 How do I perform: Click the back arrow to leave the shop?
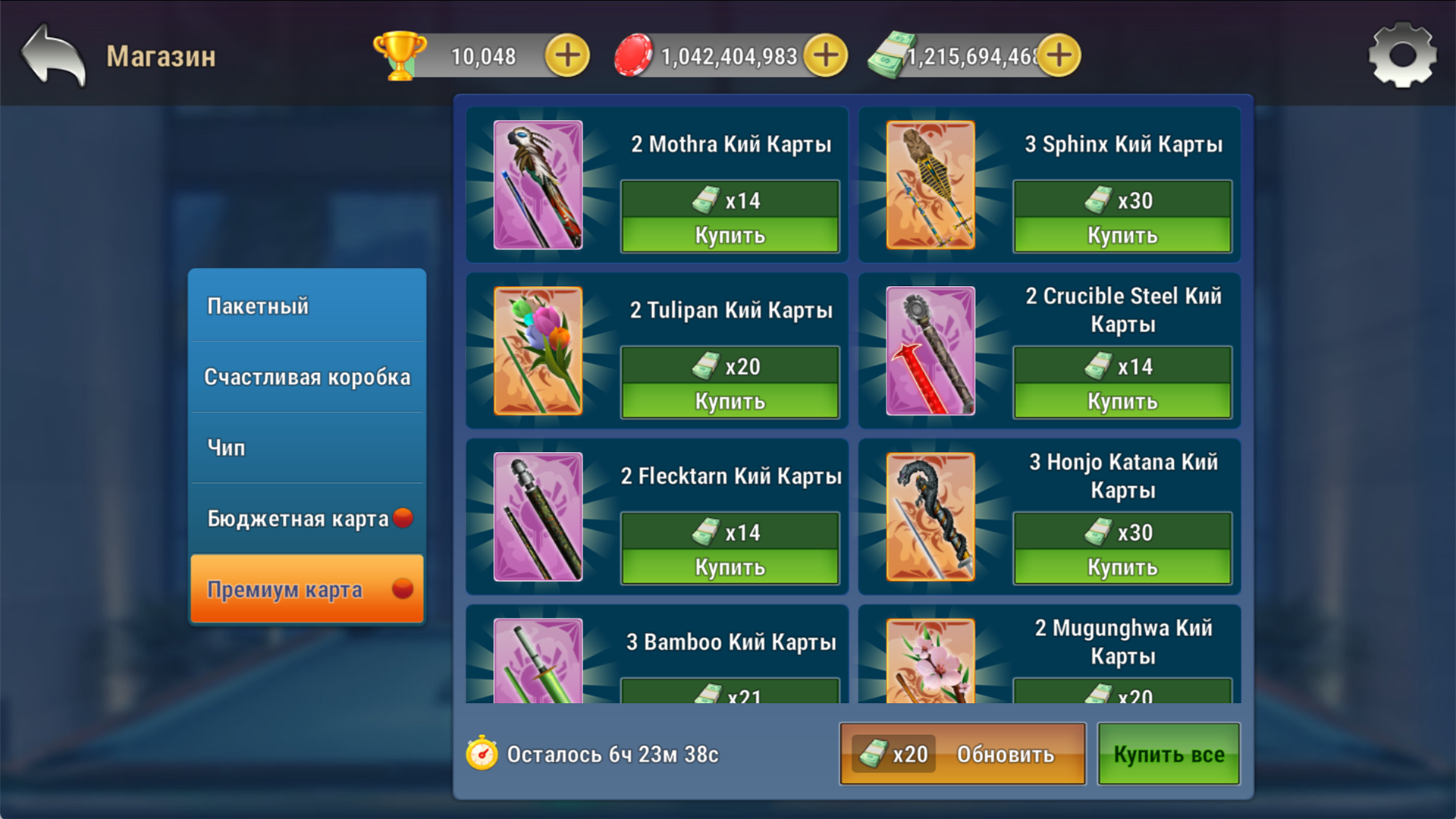pyautogui.click(x=53, y=53)
